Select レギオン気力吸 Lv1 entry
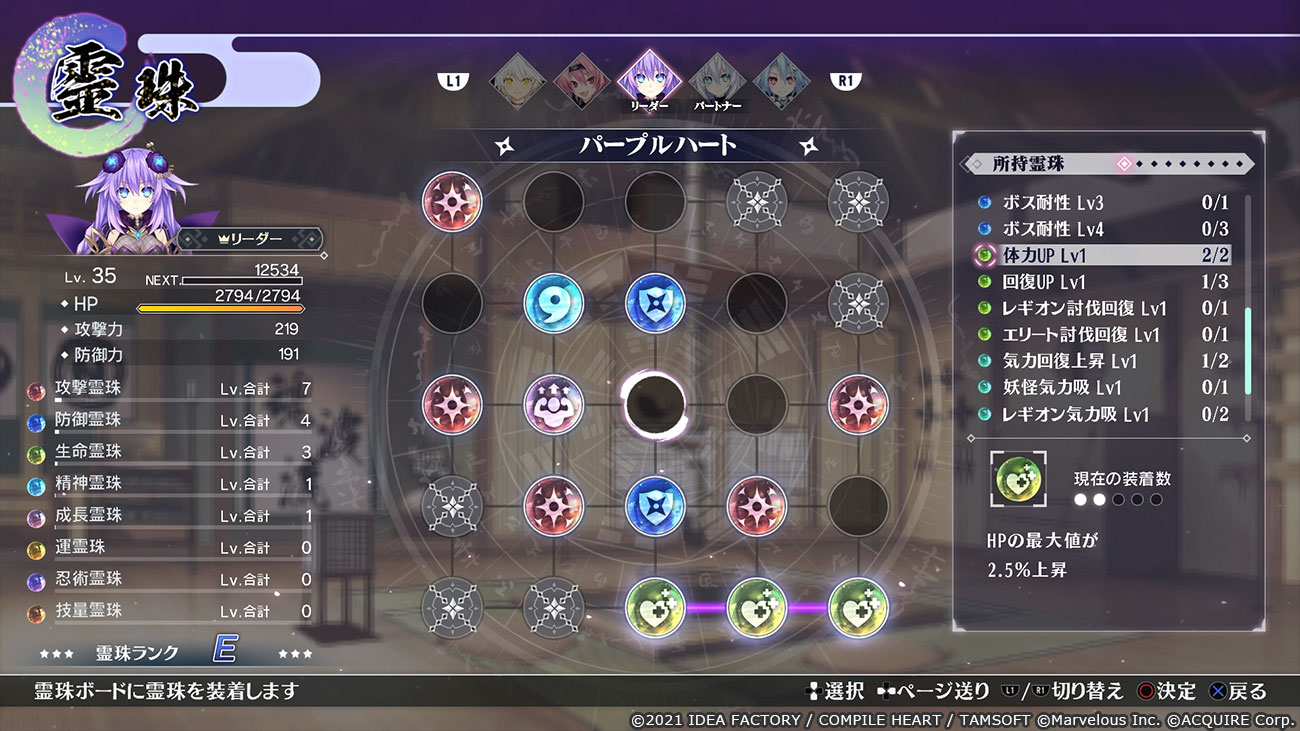The image size is (1300, 731). pos(1100,414)
